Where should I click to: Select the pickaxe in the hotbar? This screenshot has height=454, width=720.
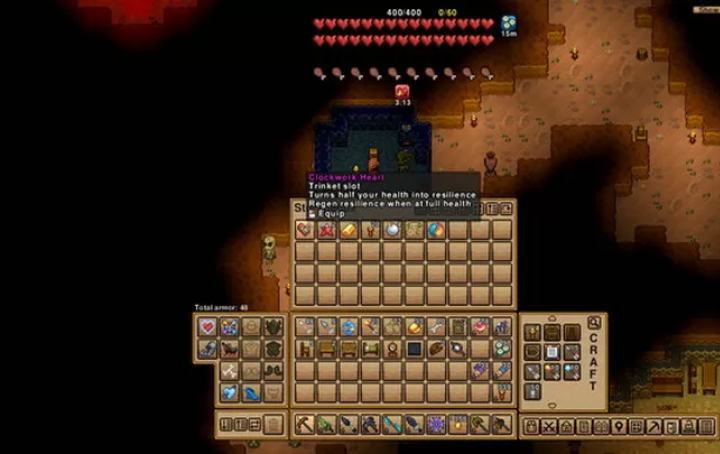[x=305, y=425]
